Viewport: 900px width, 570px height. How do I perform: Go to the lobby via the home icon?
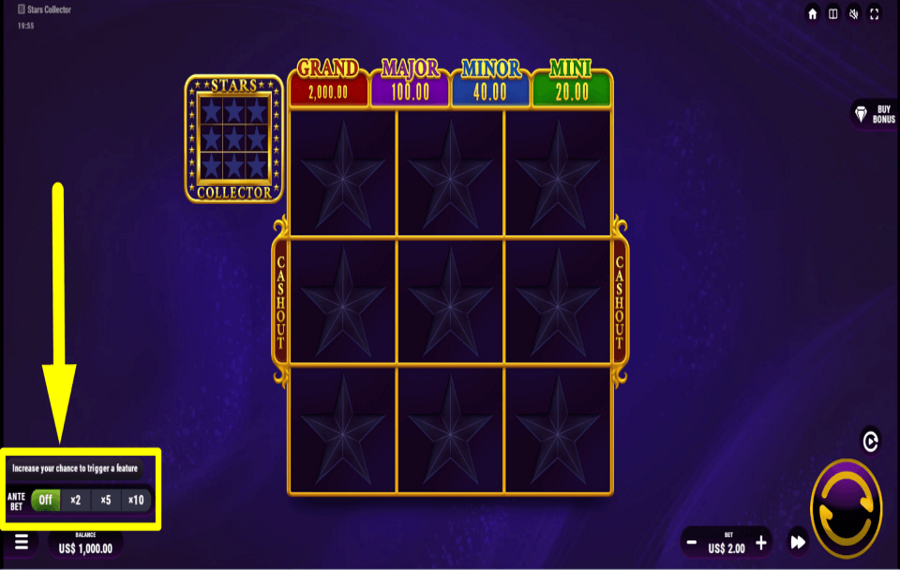pos(813,14)
